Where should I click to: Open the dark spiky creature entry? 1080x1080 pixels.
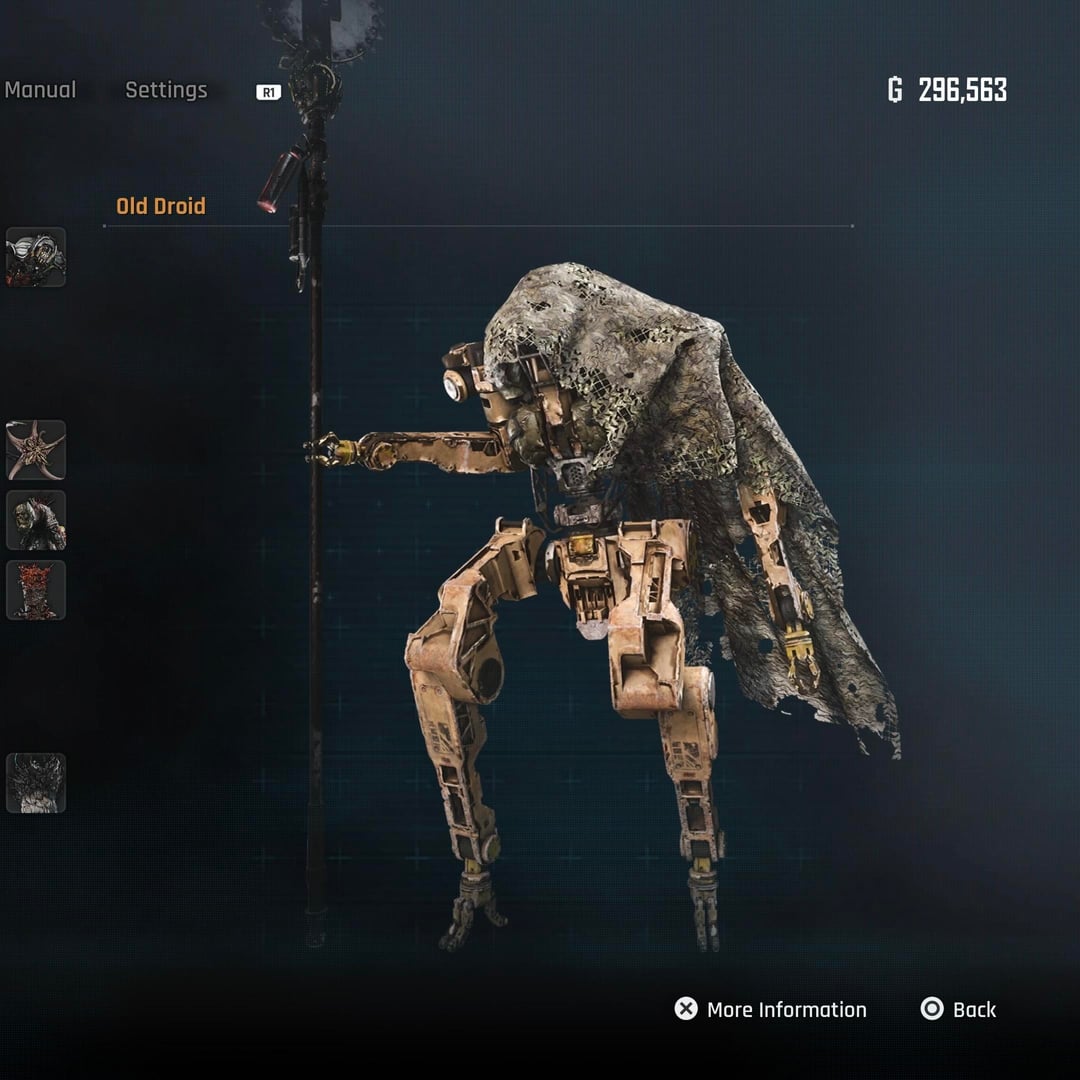[36, 783]
